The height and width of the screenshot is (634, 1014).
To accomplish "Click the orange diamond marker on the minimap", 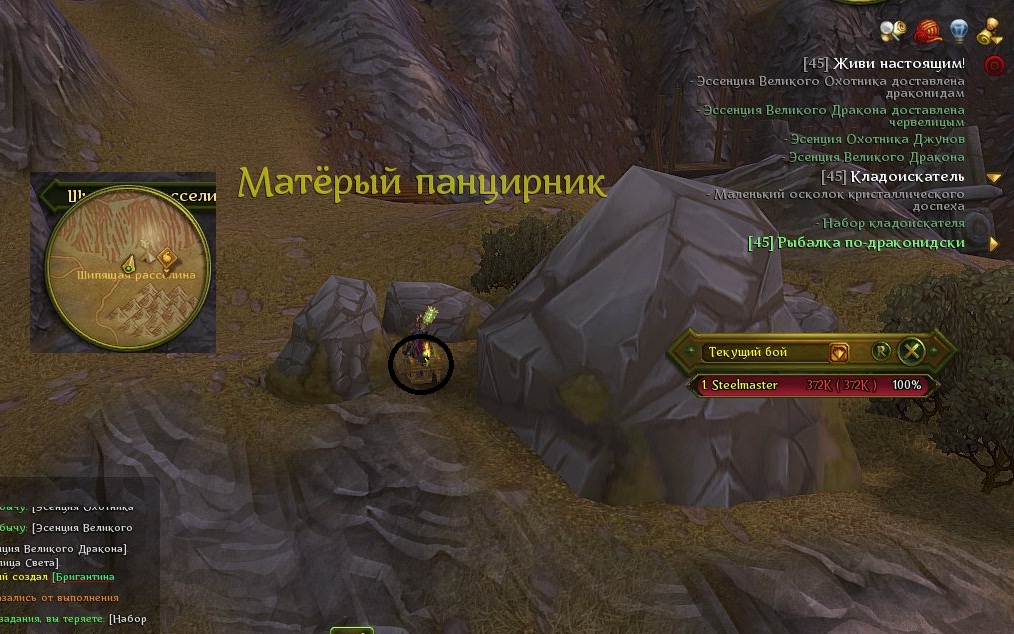I will [x=166, y=259].
